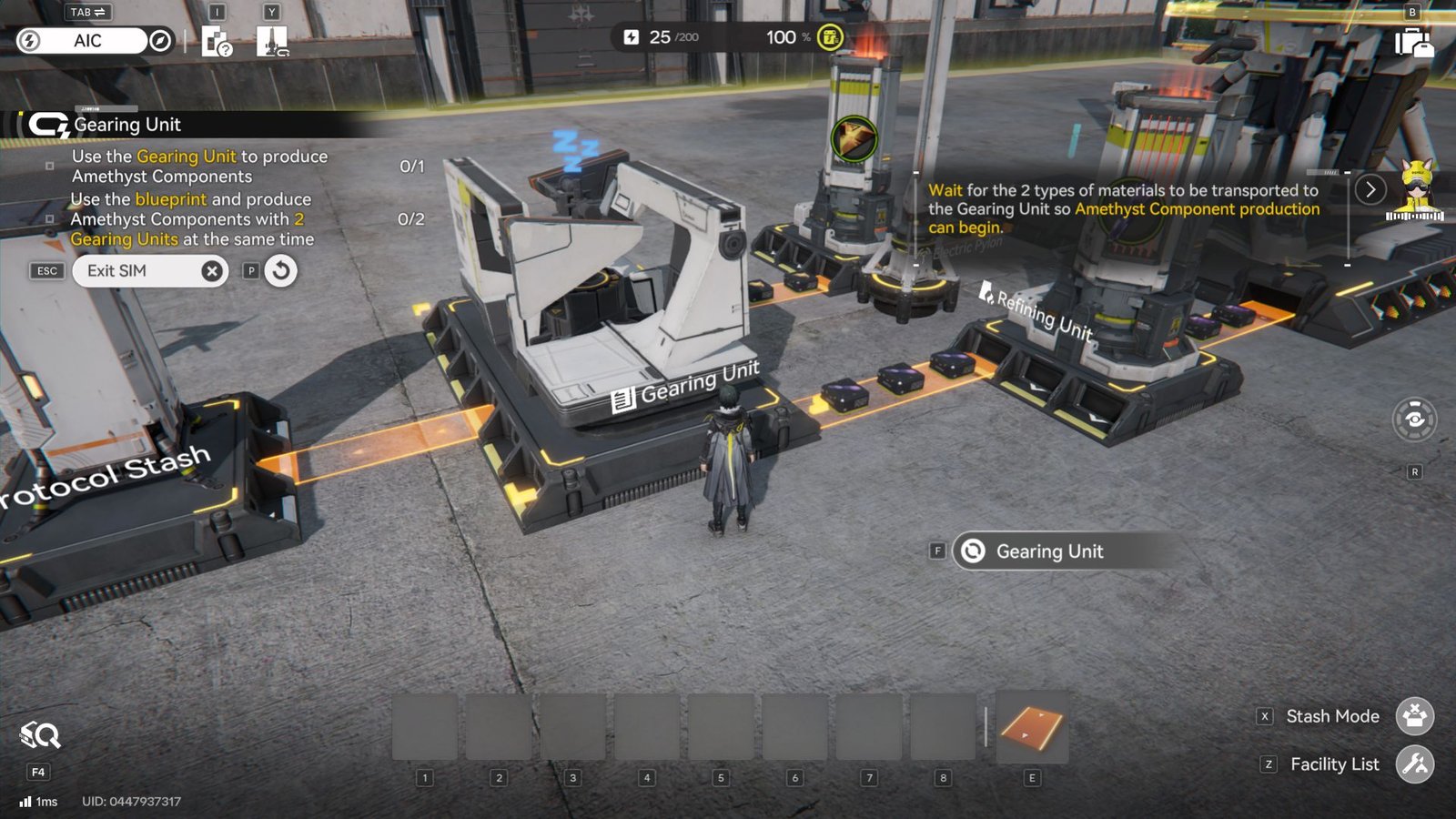Click the circular restart arrow button
Screen dimensions: 1456x819
click(281, 271)
